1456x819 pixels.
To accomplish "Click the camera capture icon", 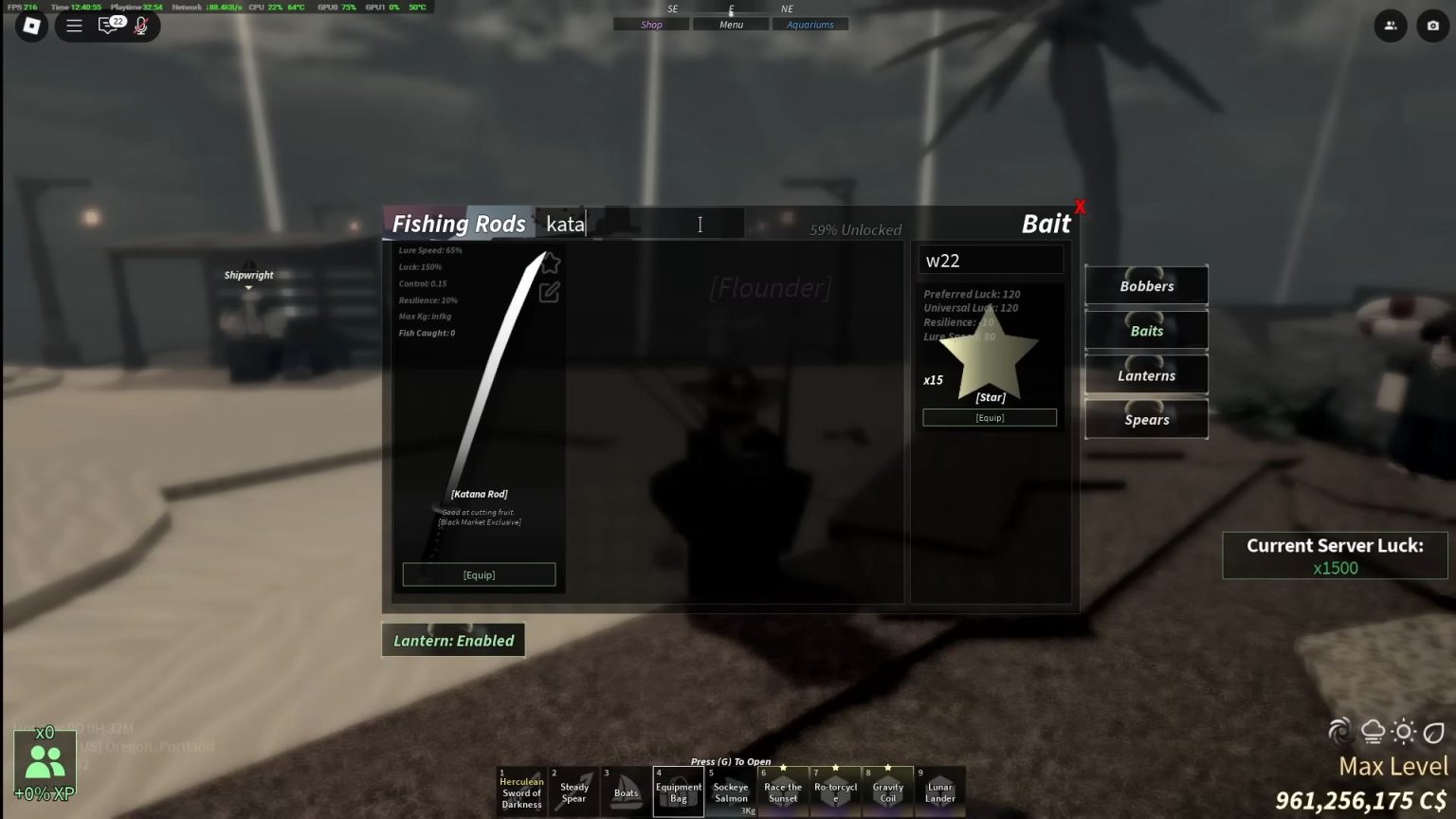I will [1433, 26].
